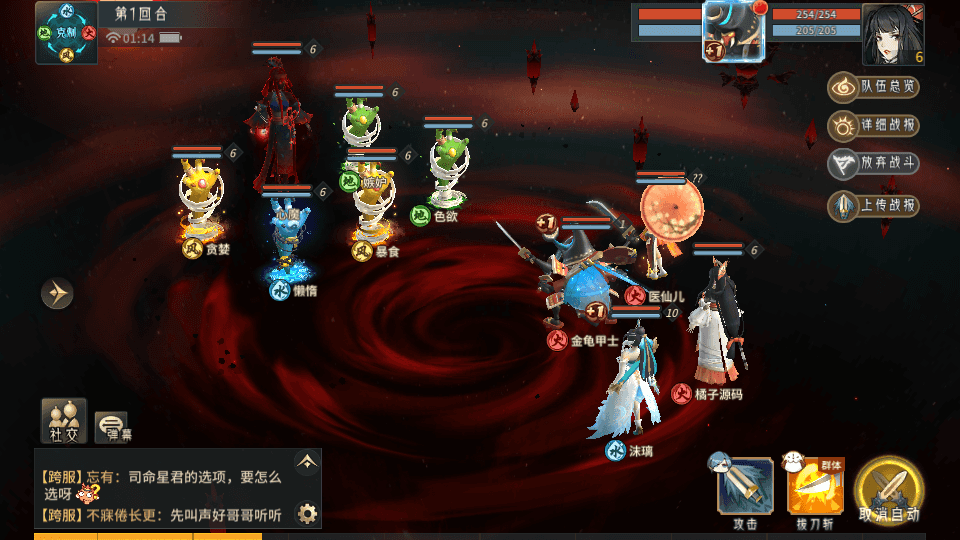Screen dimensions: 960x540
Task: Select the 攻击 basic attack skill
Action: point(745,487)
